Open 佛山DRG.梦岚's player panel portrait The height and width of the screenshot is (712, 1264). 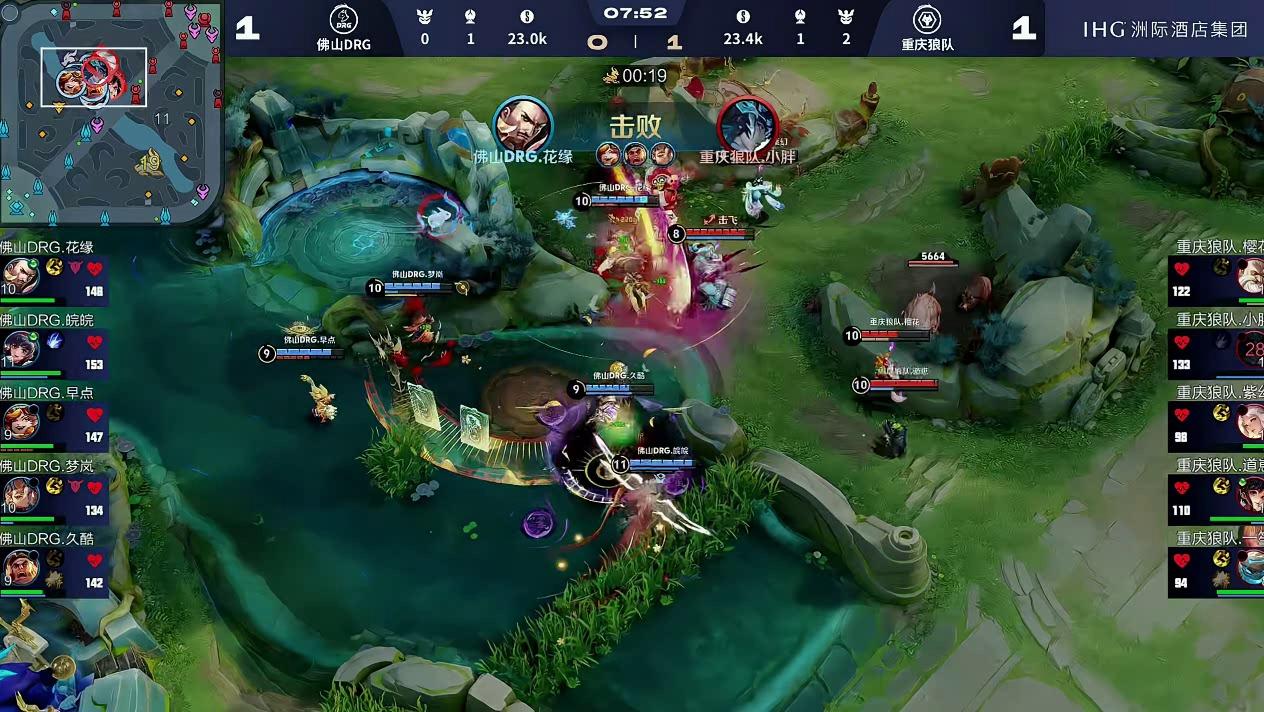click(20, 494)
